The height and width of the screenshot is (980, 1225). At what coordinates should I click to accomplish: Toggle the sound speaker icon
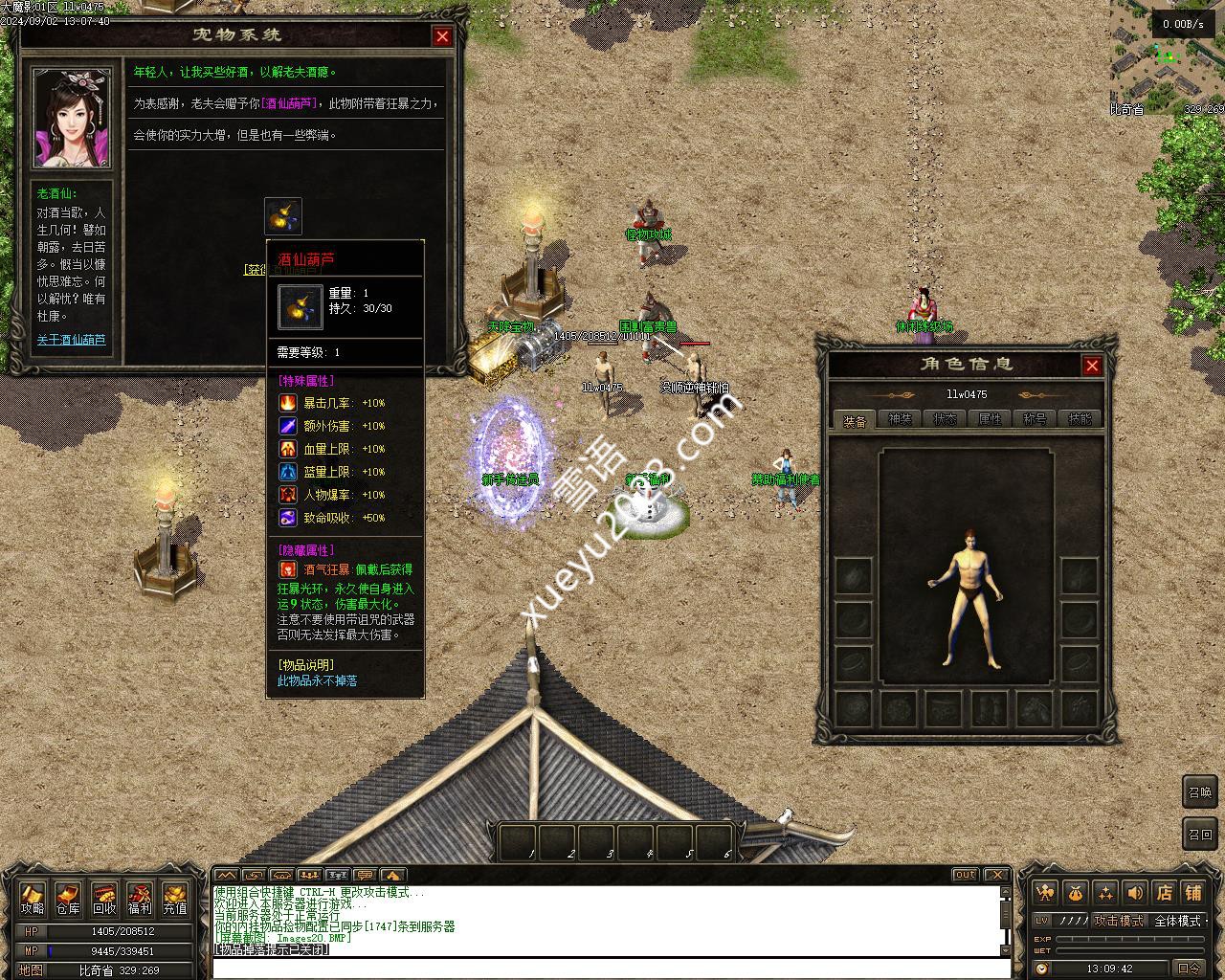(x=1135, y=893)
